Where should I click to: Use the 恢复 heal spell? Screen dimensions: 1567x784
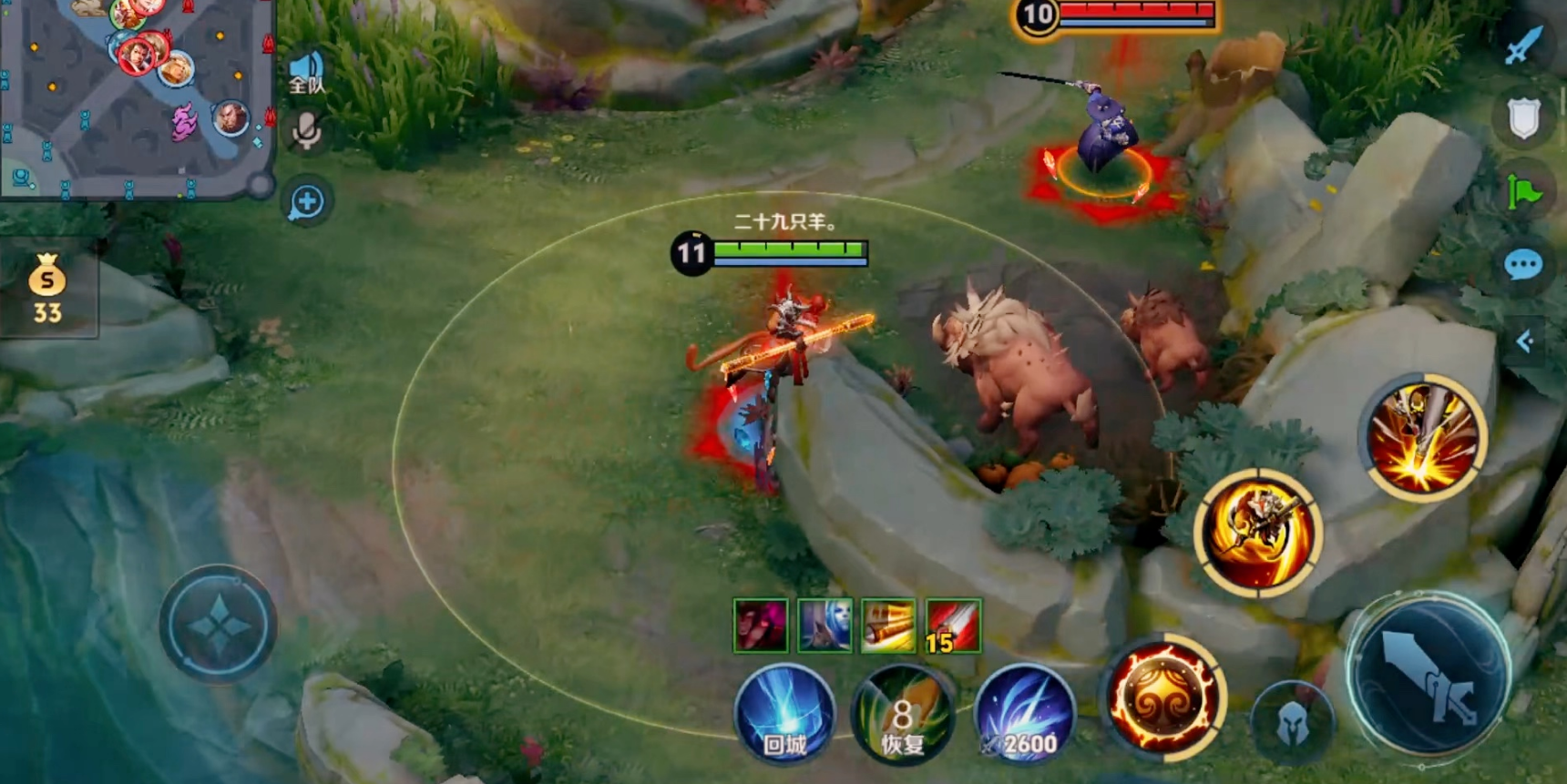902,717
